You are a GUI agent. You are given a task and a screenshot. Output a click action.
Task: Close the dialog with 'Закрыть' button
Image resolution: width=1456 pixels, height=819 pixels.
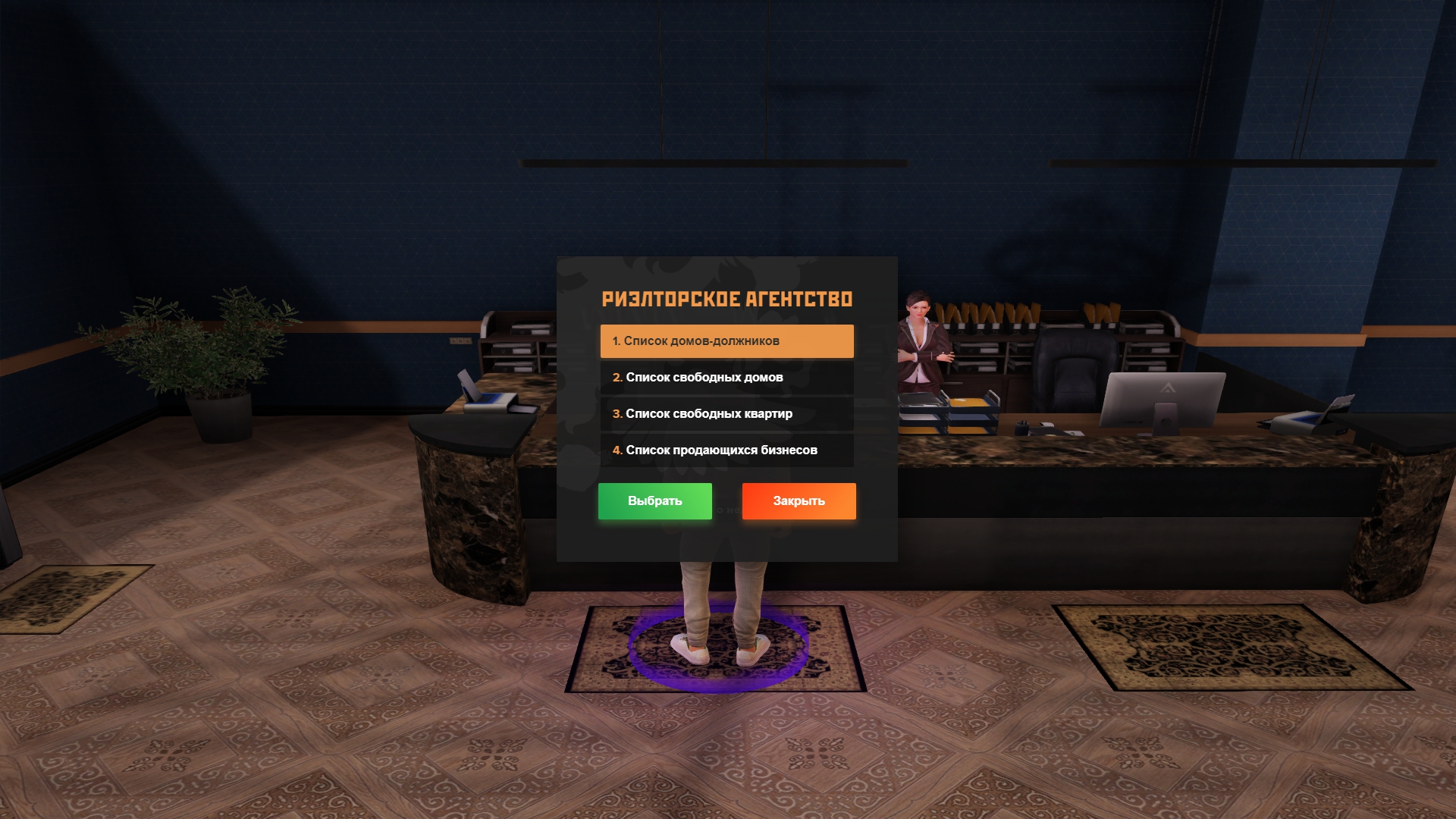click(799, 501)
